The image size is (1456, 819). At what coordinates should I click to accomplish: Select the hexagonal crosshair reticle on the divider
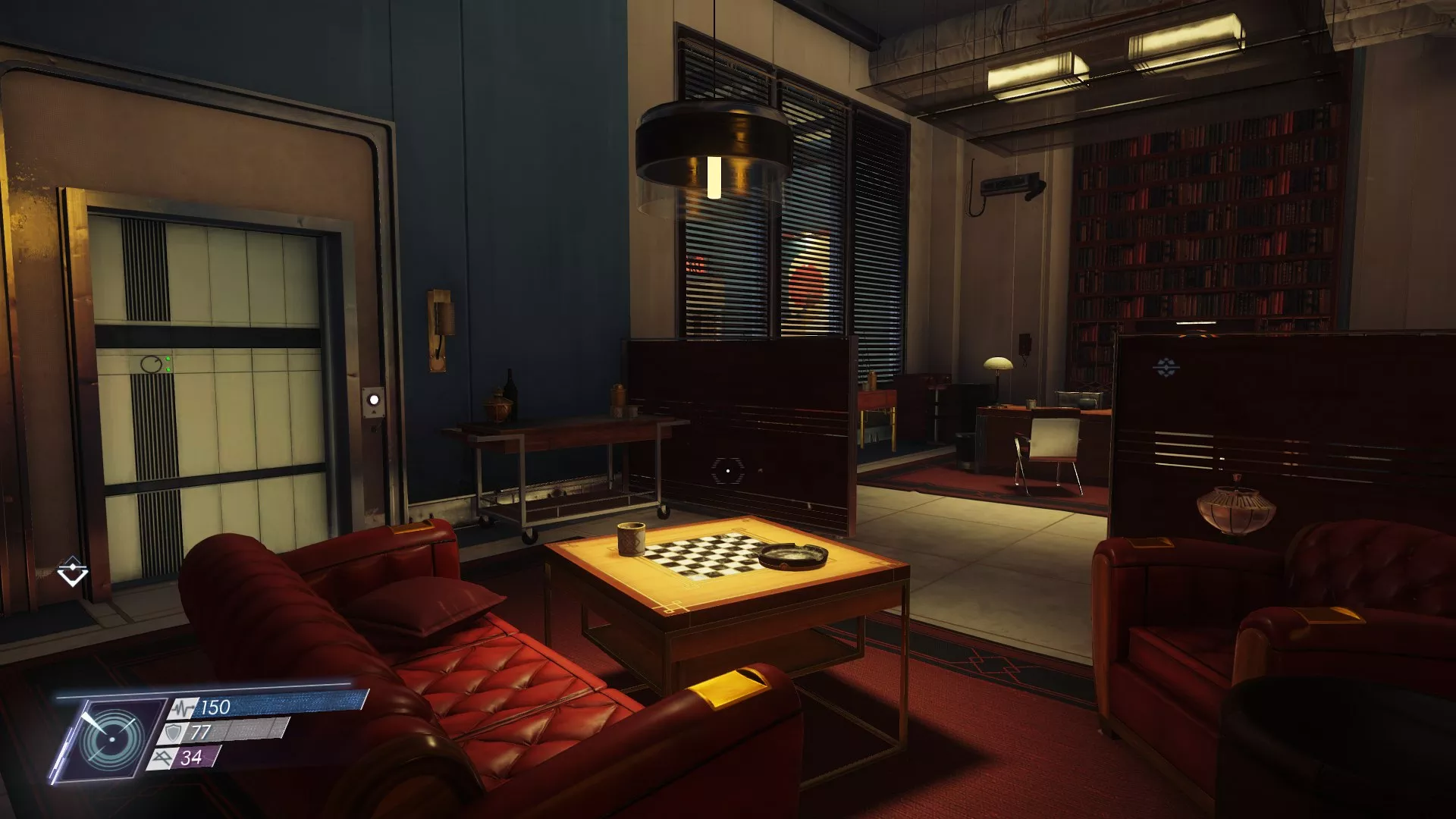pos(730,470)
